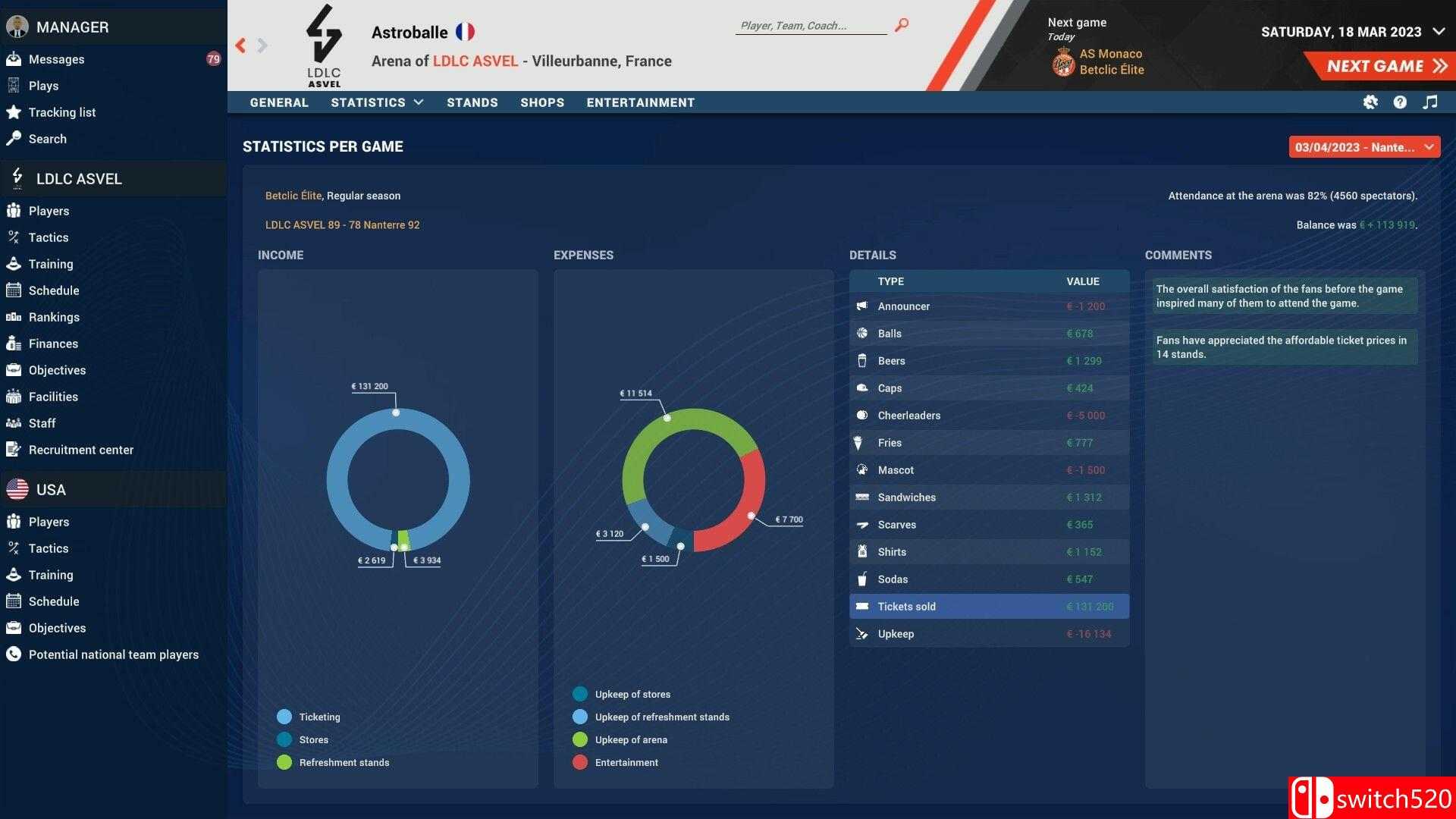Switch to the General tab

coord(279,102)
